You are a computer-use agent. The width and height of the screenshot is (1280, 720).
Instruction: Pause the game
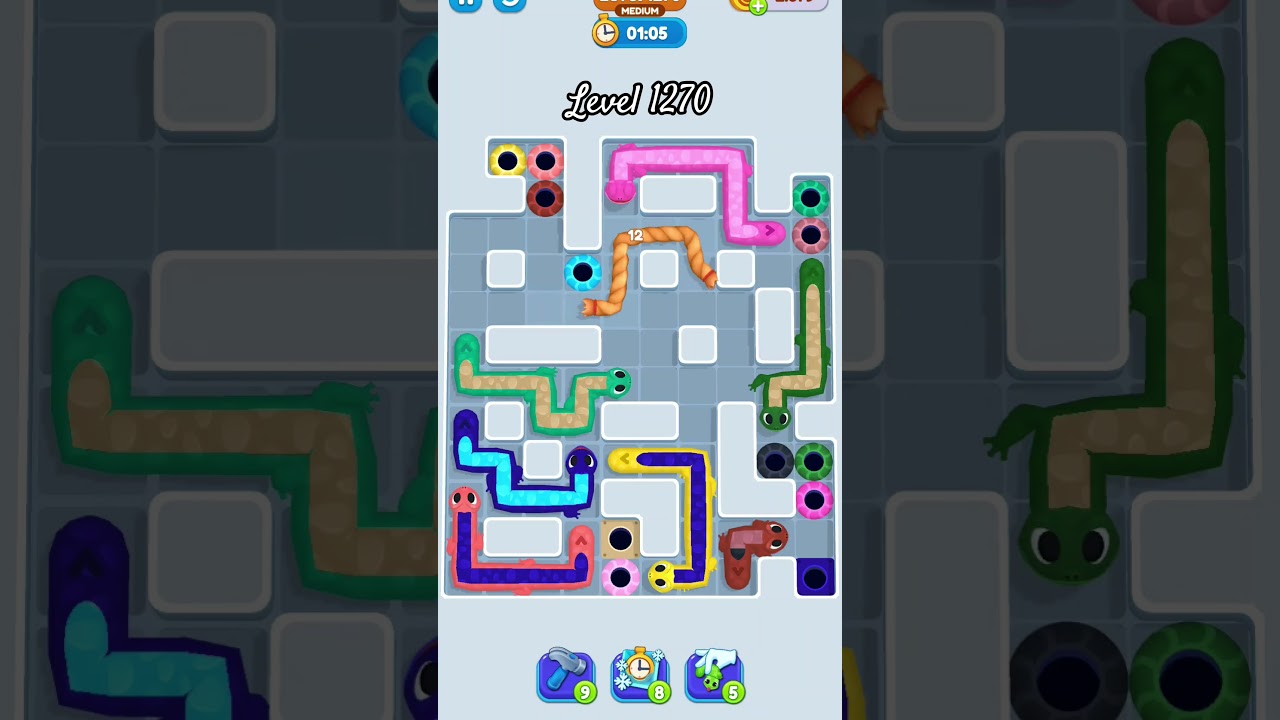(x=464, y=4)
